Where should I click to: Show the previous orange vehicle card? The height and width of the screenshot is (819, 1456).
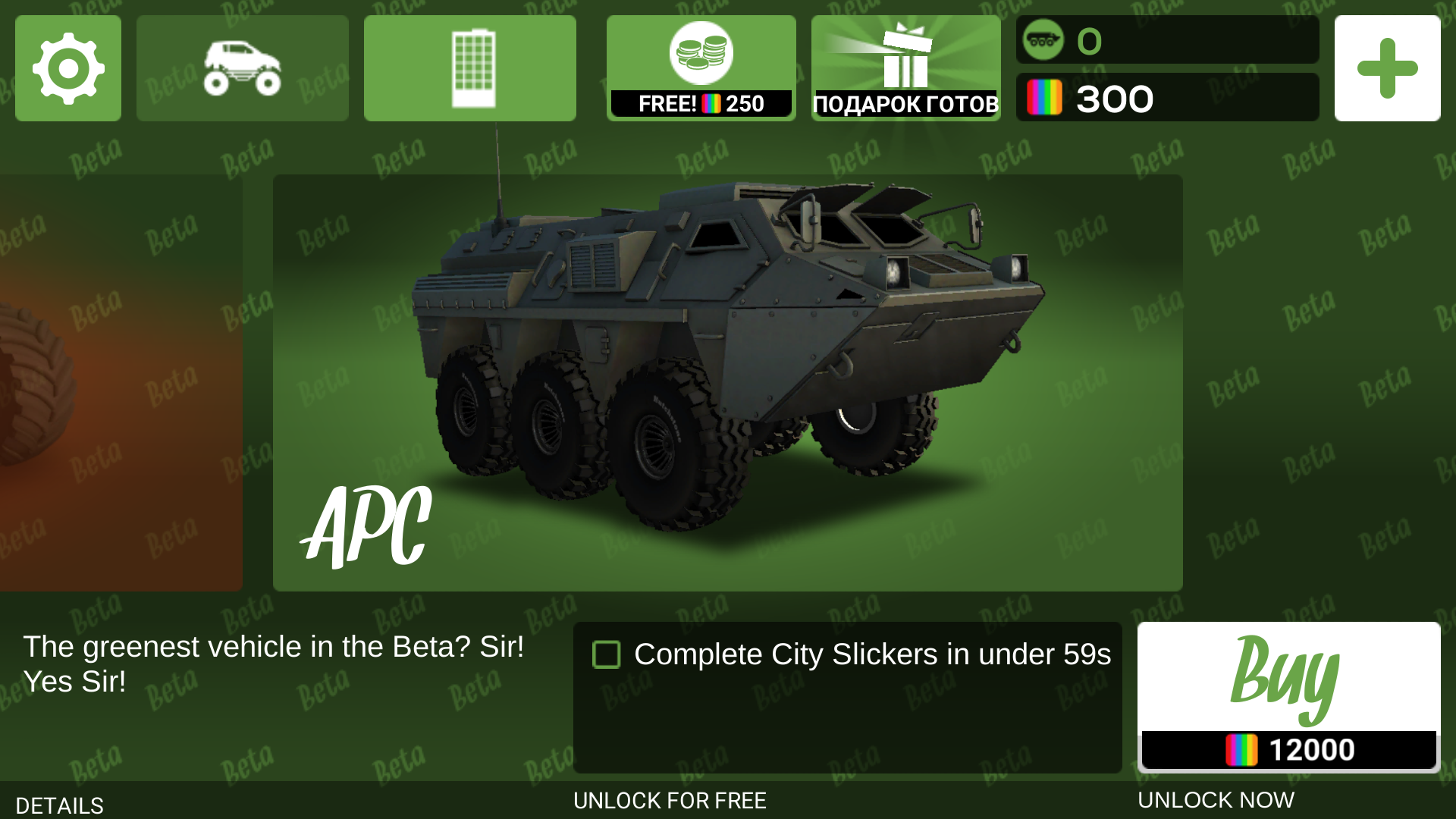coord(121,383)
